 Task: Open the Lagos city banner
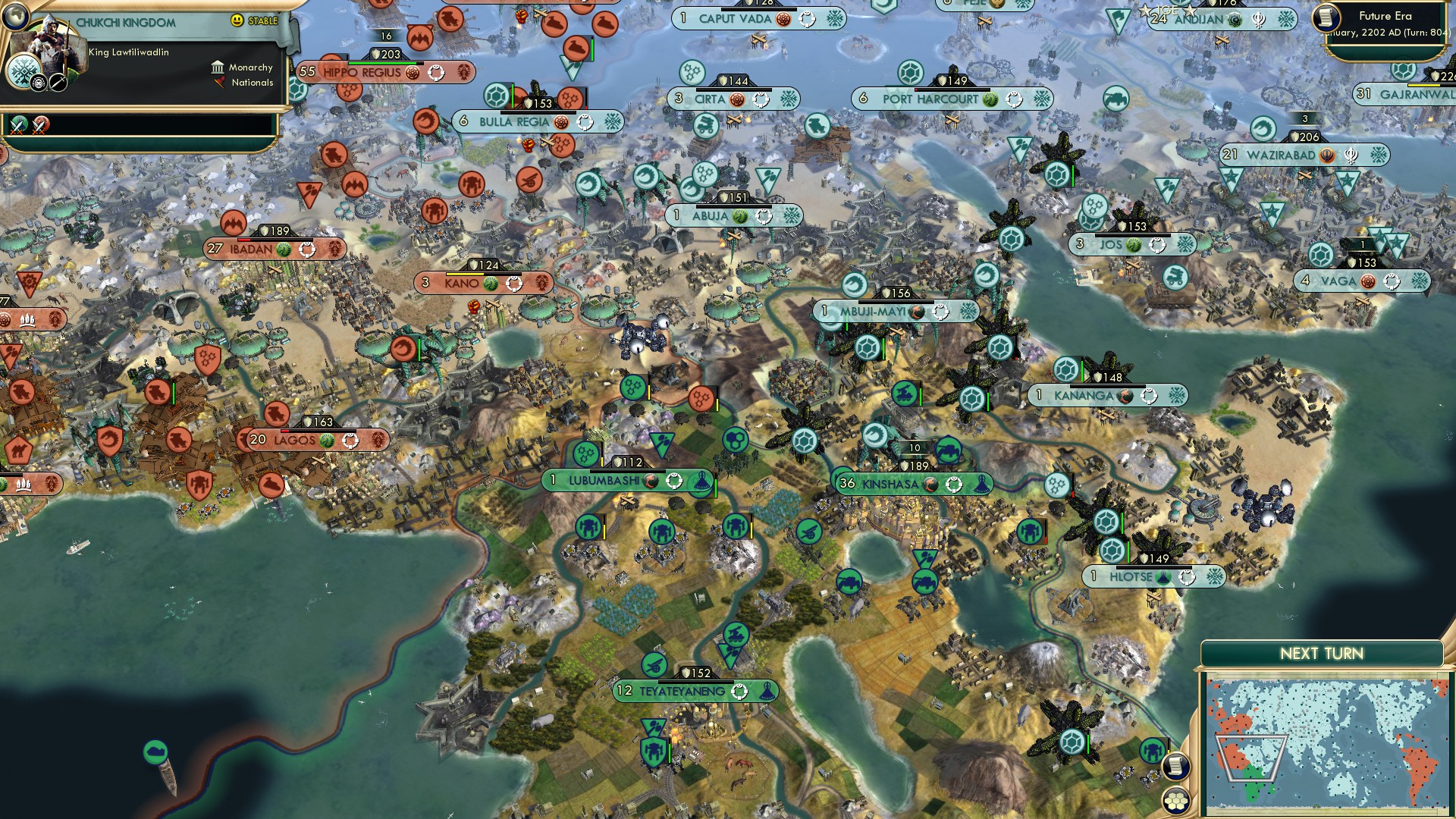point(294,440)
